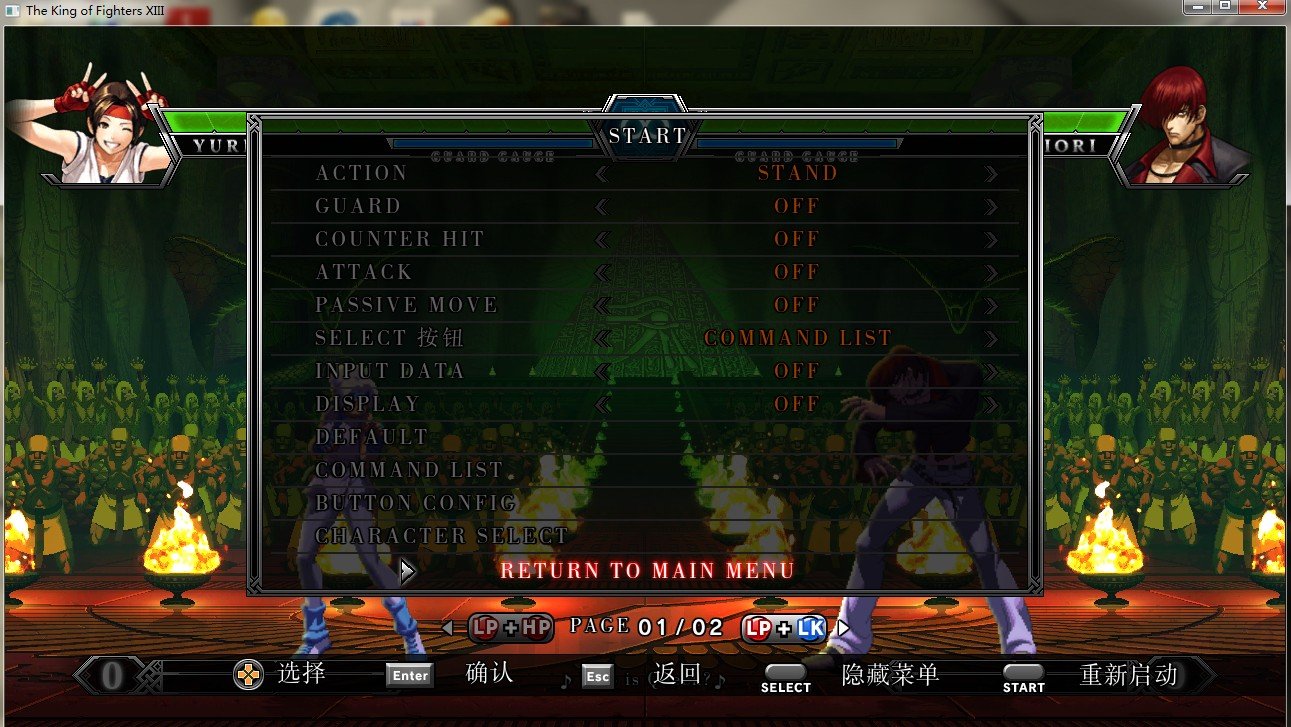Click the left arrow beside GUARD's value
This screenshot has width=1291, height=727.
coord(602,207)
